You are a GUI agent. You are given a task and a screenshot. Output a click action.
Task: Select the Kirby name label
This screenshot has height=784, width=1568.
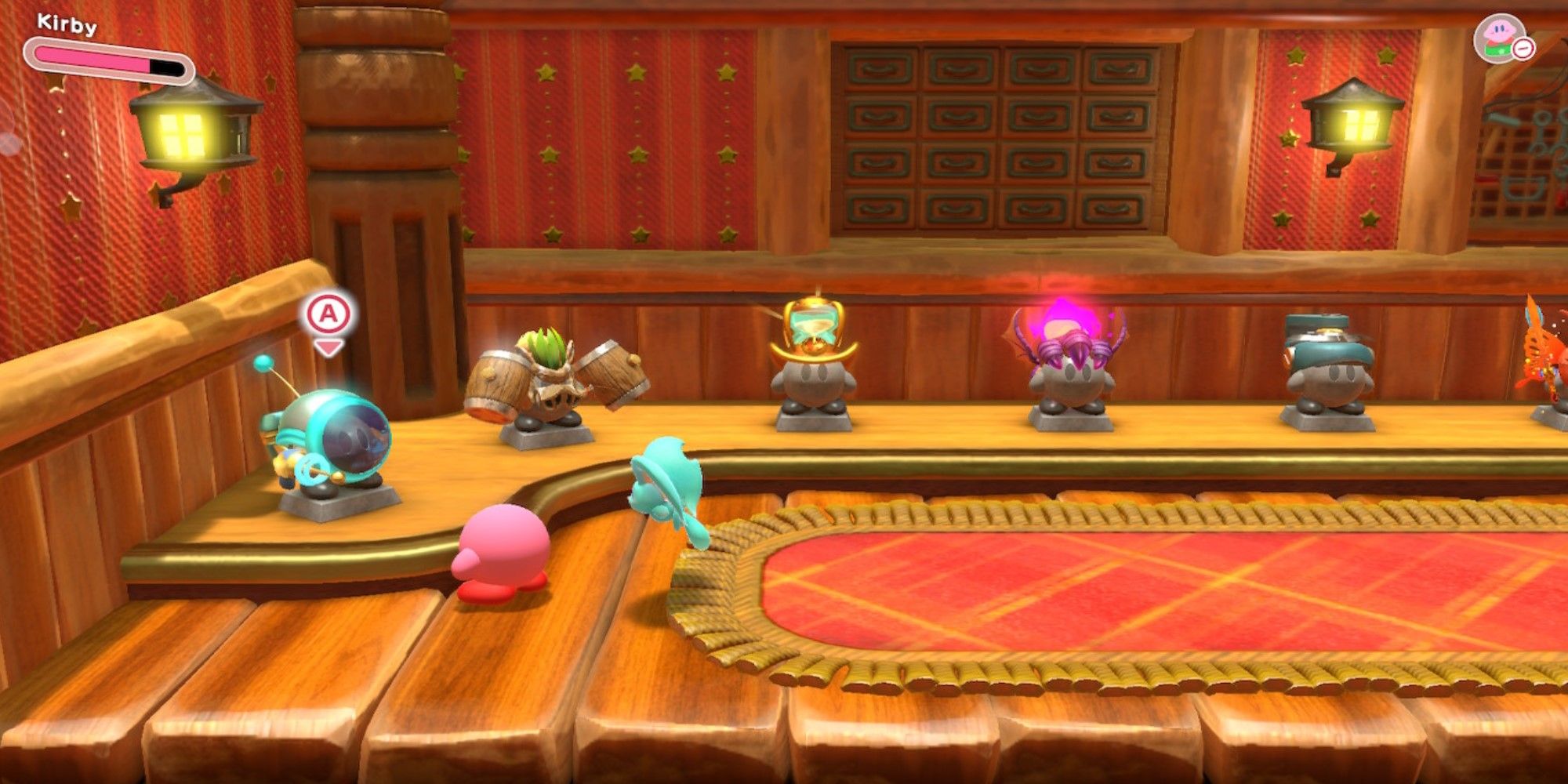(67, 24)
